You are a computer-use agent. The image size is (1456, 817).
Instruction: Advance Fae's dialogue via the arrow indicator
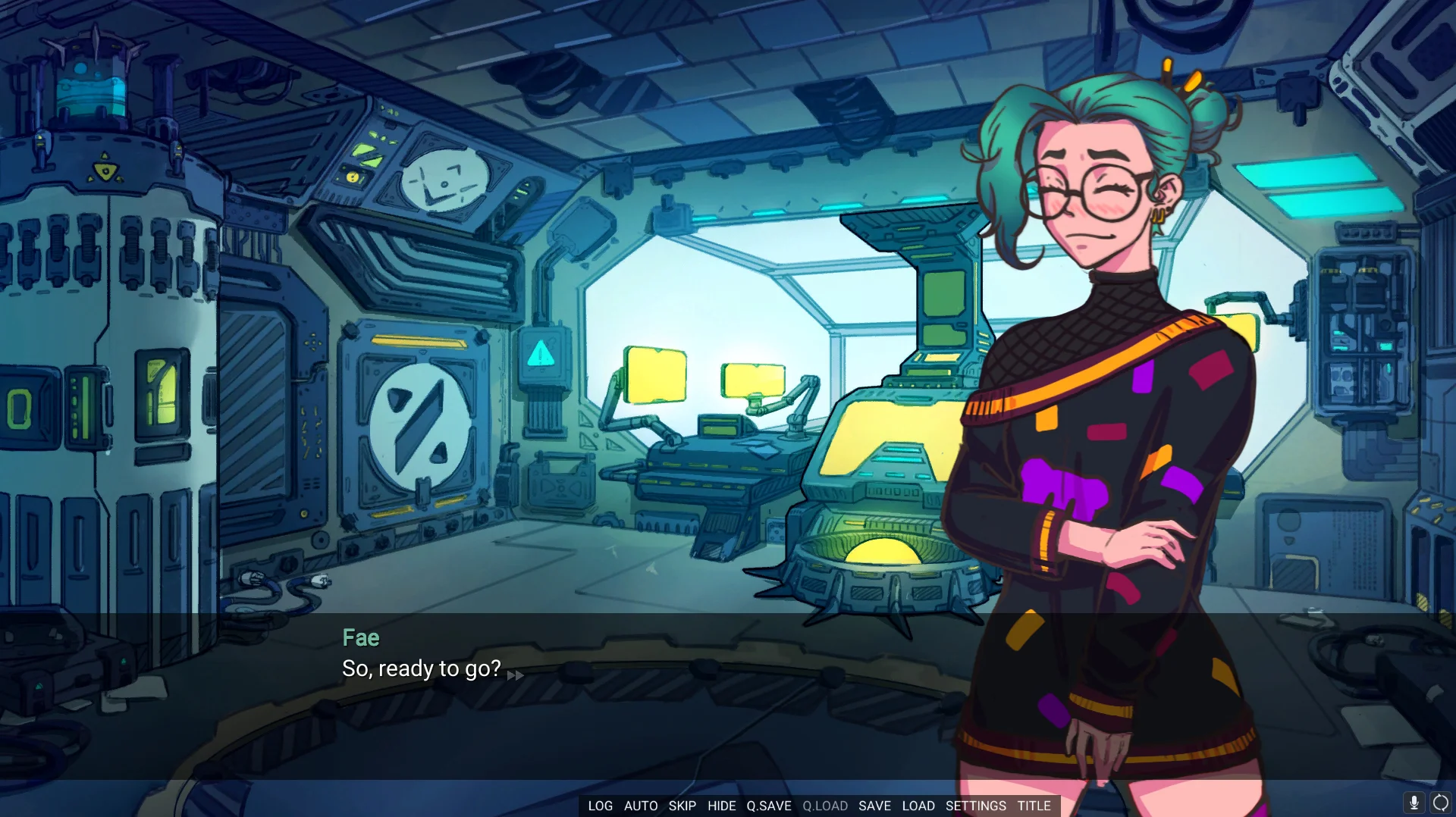(x=515, y=675)
